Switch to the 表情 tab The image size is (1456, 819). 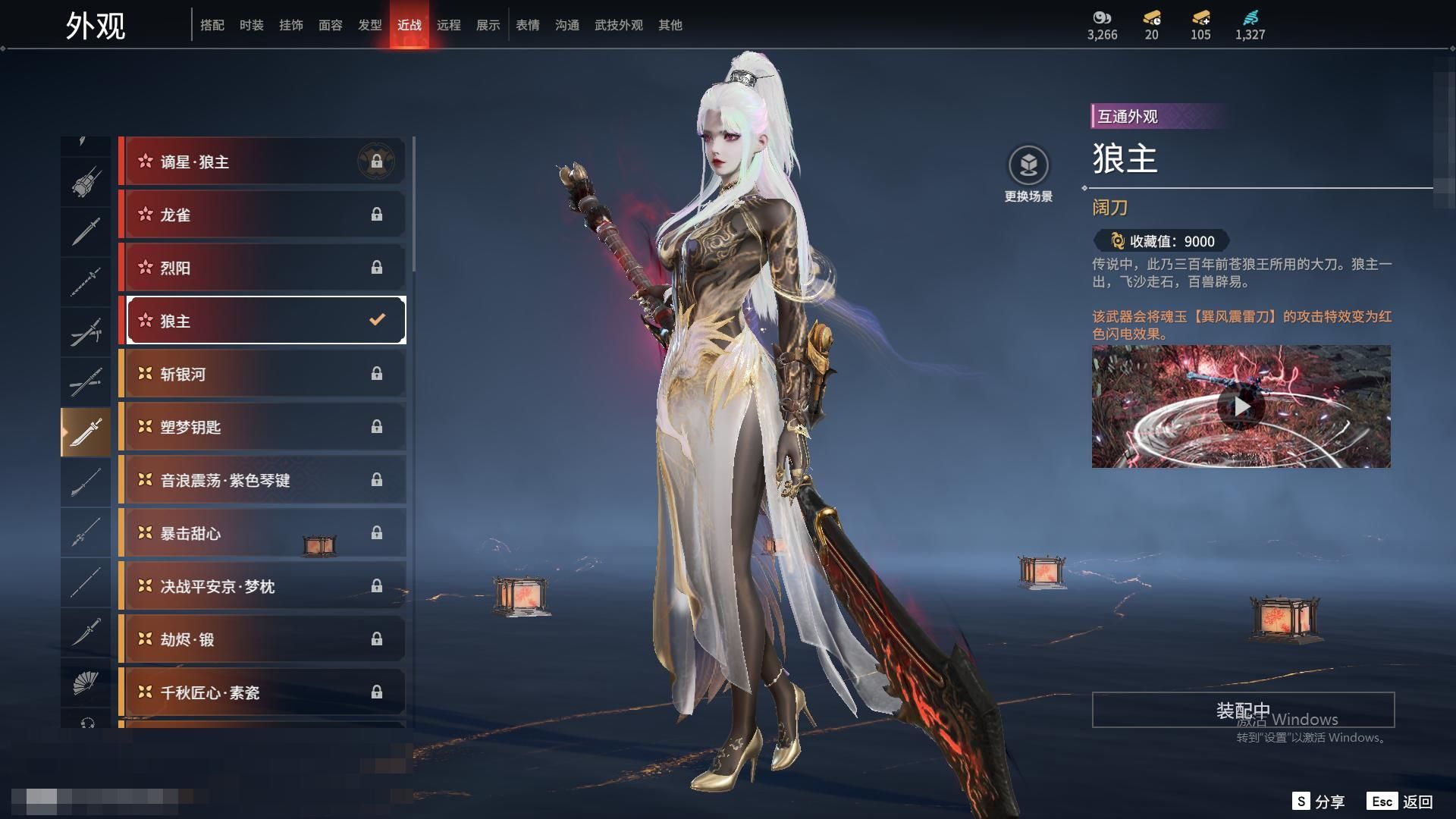[x=527, y=25]
